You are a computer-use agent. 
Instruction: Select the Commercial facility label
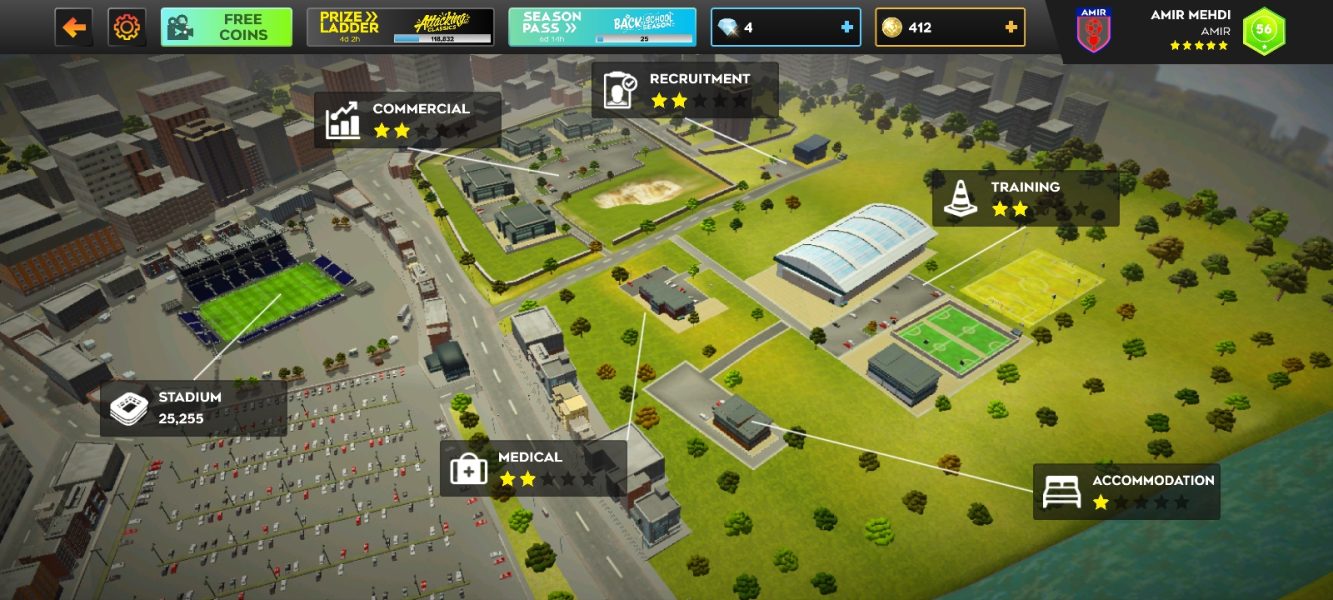(408, 120)
